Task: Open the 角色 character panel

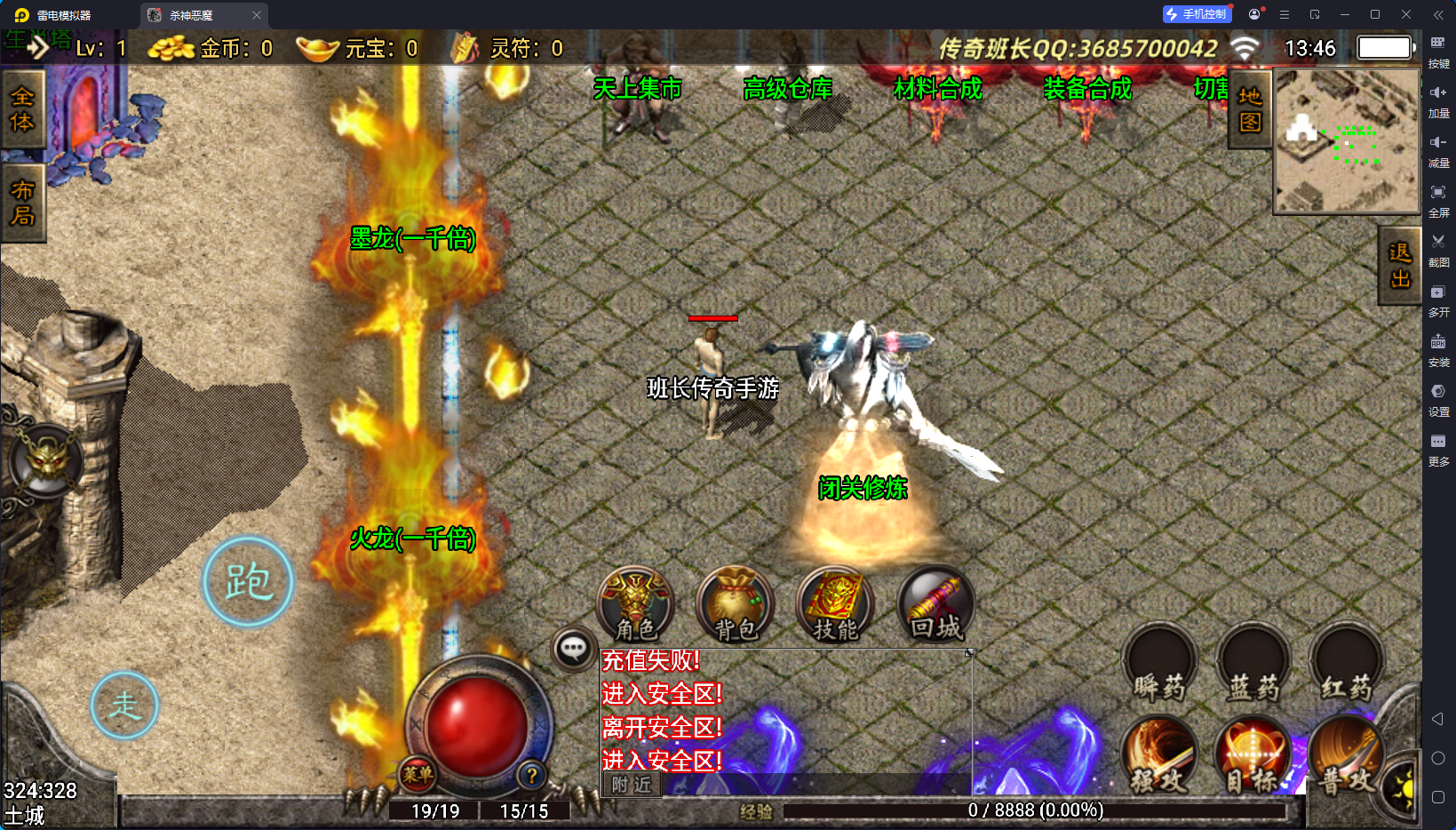Action: click(636, 604)
